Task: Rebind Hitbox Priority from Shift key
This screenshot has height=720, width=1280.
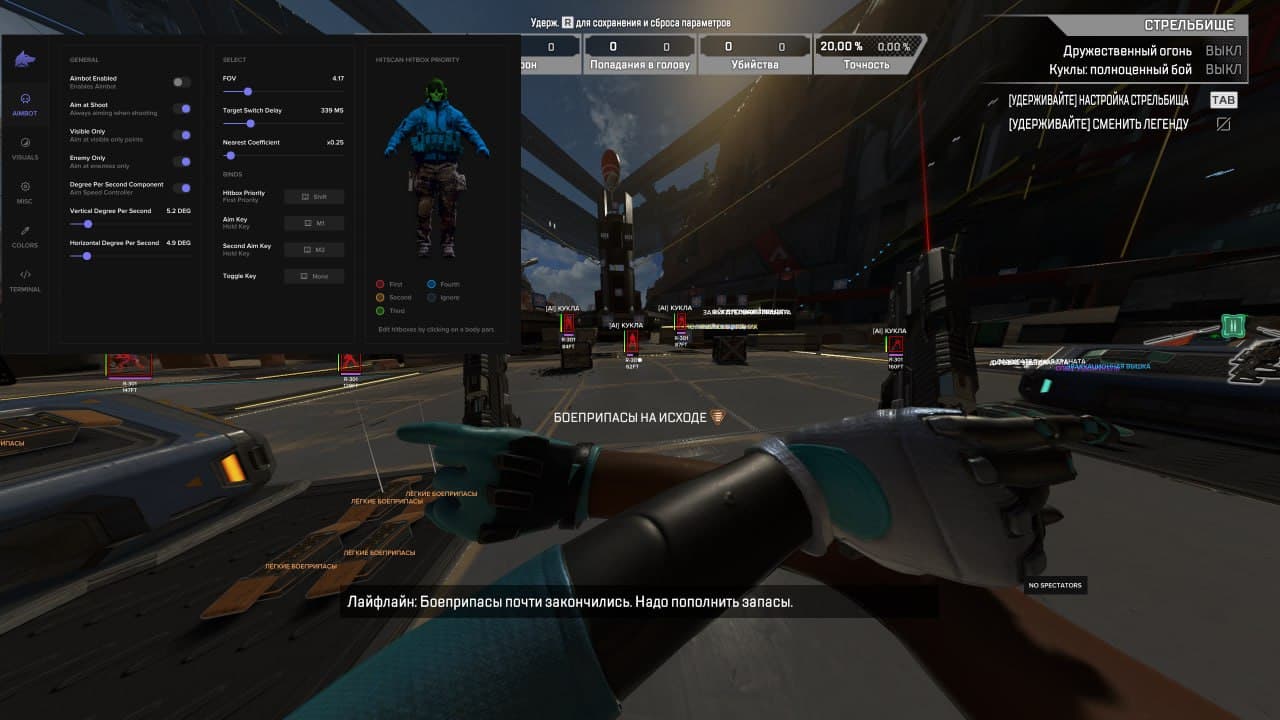Action: click(314, 197)
